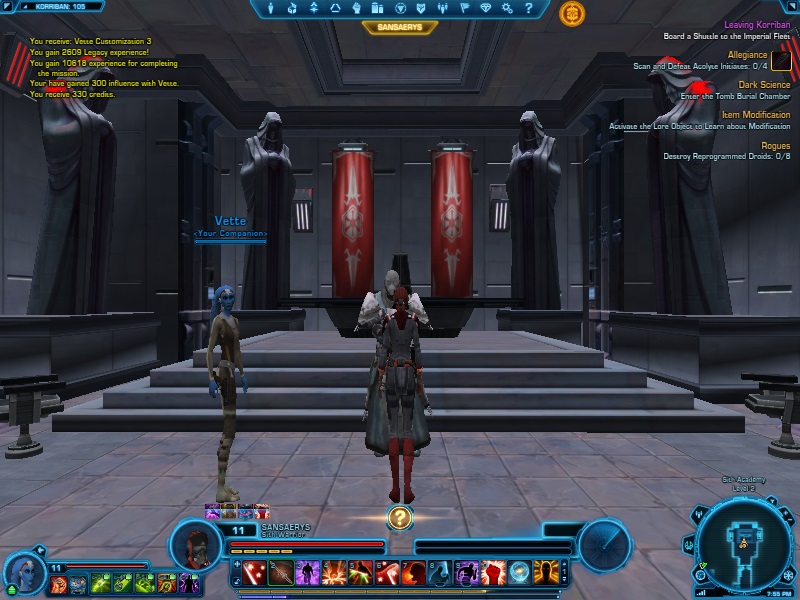Activate the blue orb ability in the quickbar
This screenshot has height=600, width=800.
pyautogui.click(x=519, y=572)
